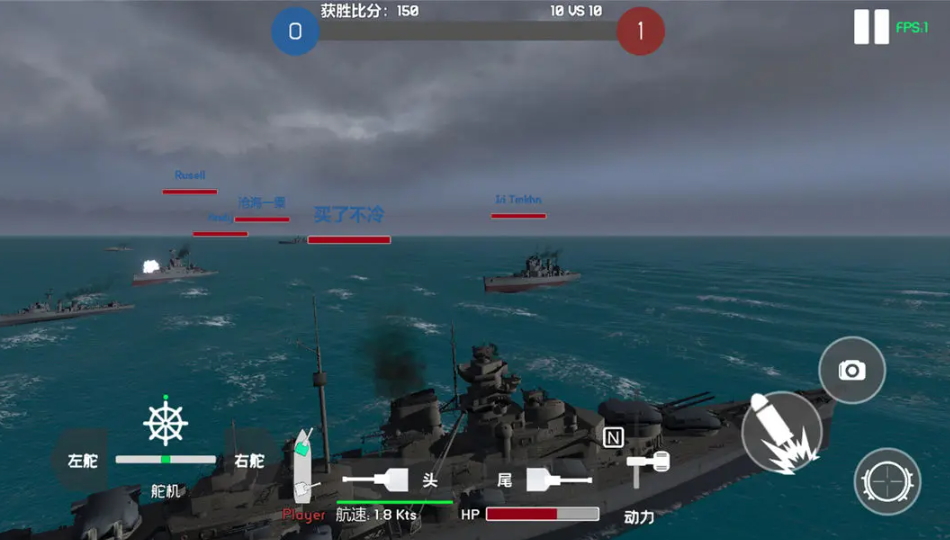This screenshot has width=950, height=540.
Task: Pause the game with the pause button
Action: click(x=871, y=27)
